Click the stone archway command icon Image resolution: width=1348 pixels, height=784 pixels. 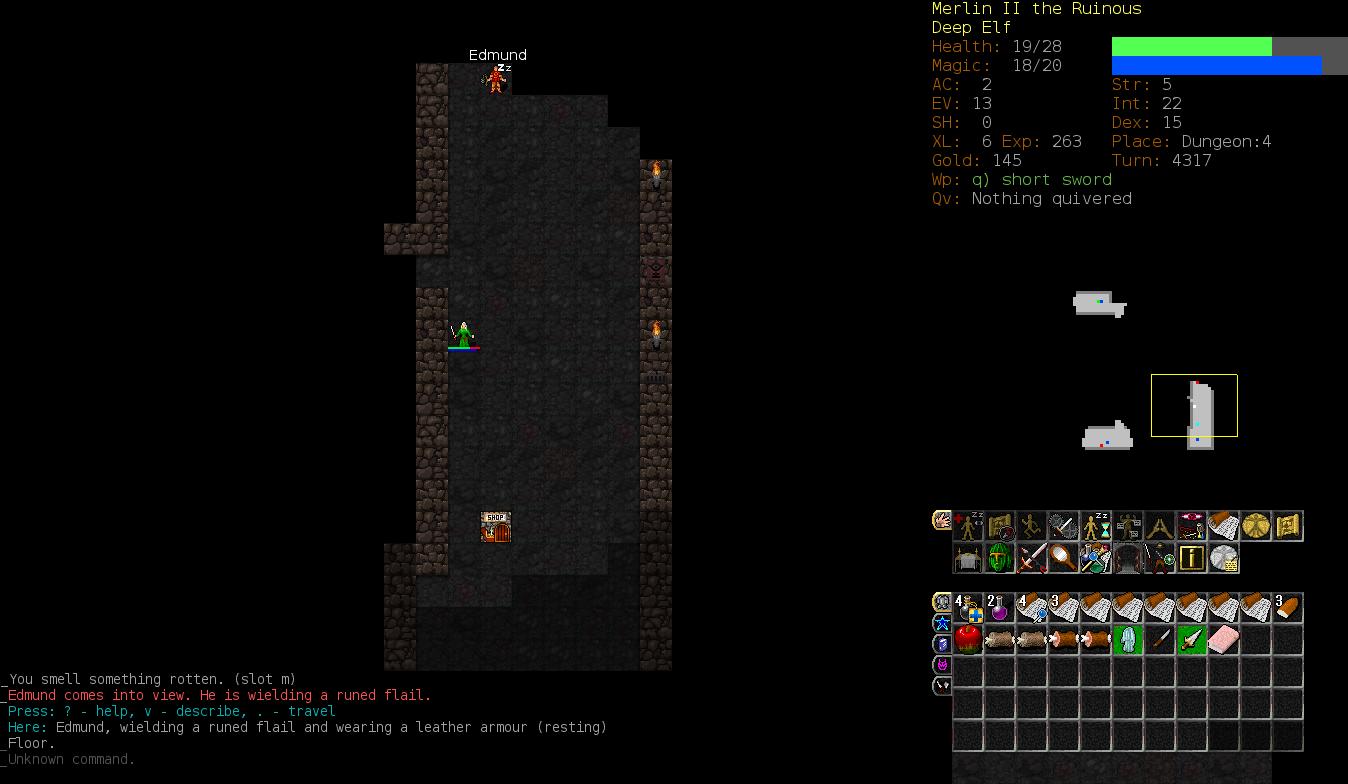1127,558
